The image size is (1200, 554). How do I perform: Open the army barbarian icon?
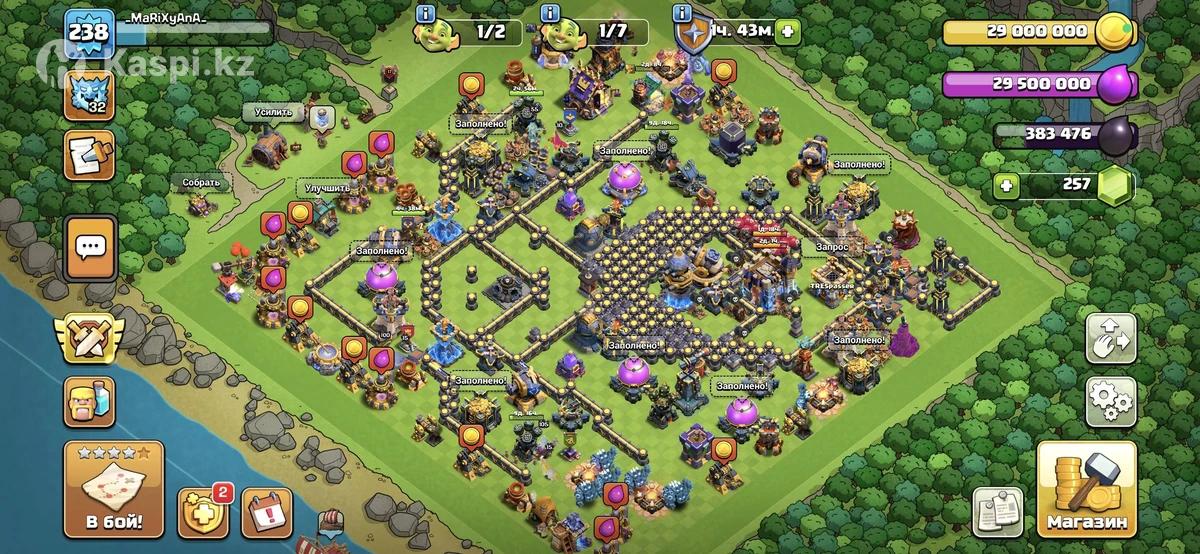click(90, 402)
